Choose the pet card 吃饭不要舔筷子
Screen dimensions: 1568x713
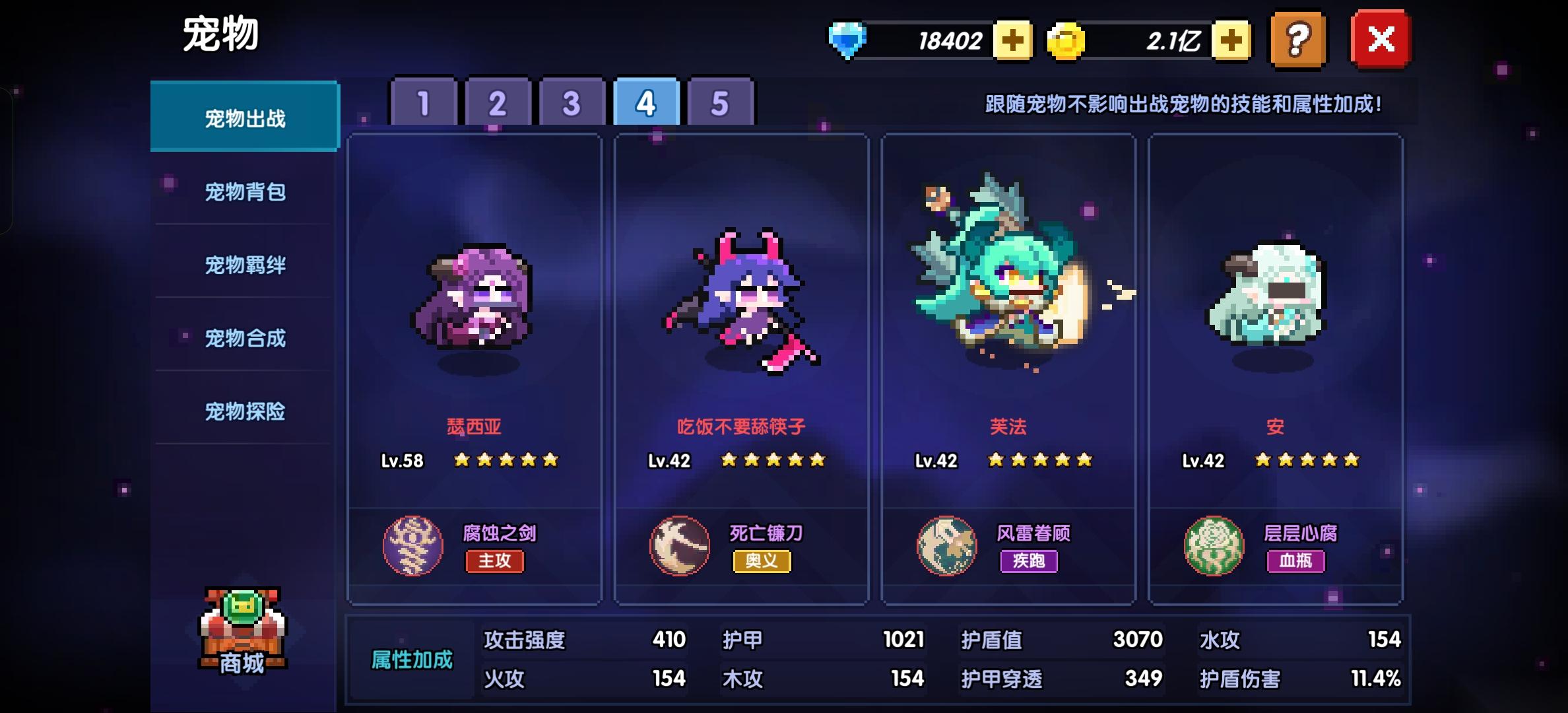pos(741,317)
